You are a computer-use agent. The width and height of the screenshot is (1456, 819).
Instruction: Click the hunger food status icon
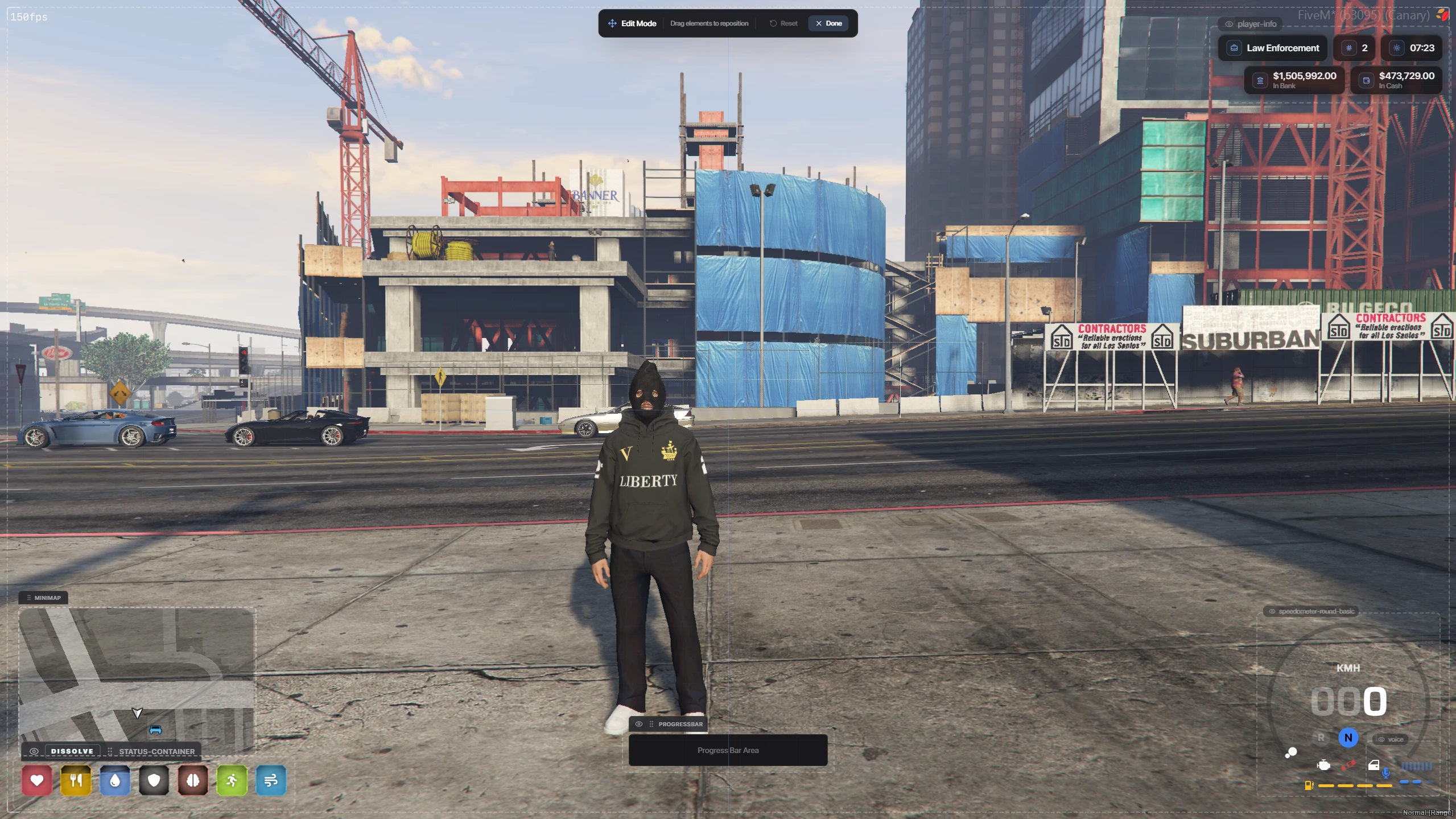(76, 780)
